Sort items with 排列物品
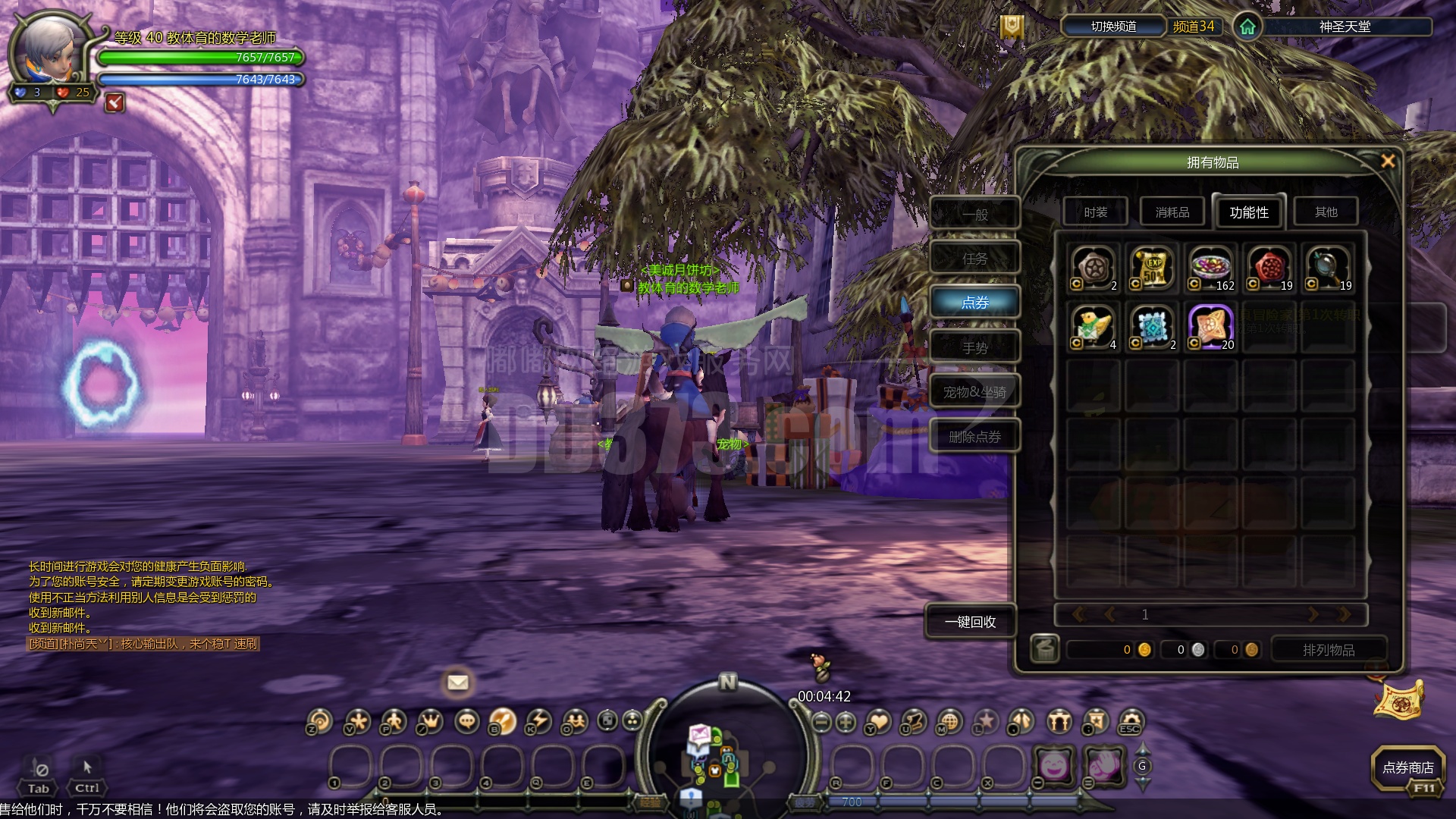Image resolution: width=1456 pixels, height=819 pixels. pos(1328,650)
